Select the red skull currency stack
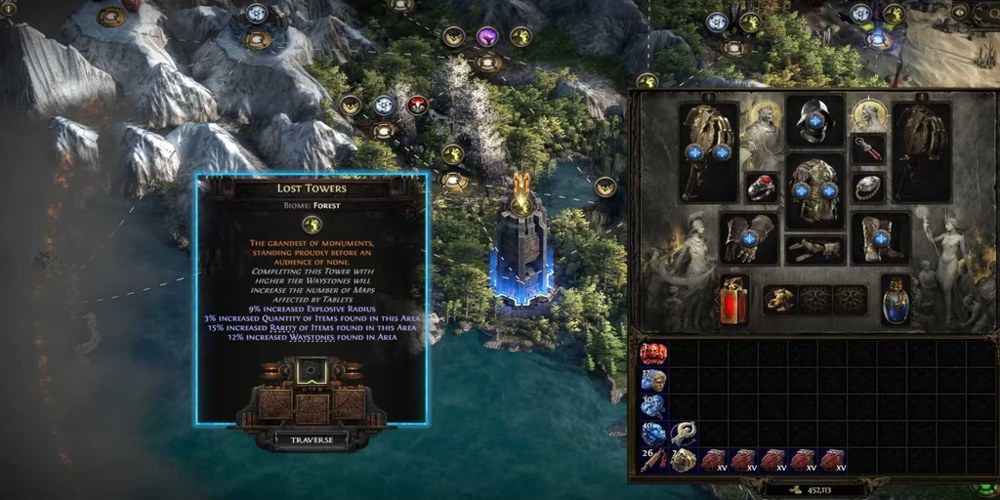The image size is (1000, 500). tap(653, 354)
